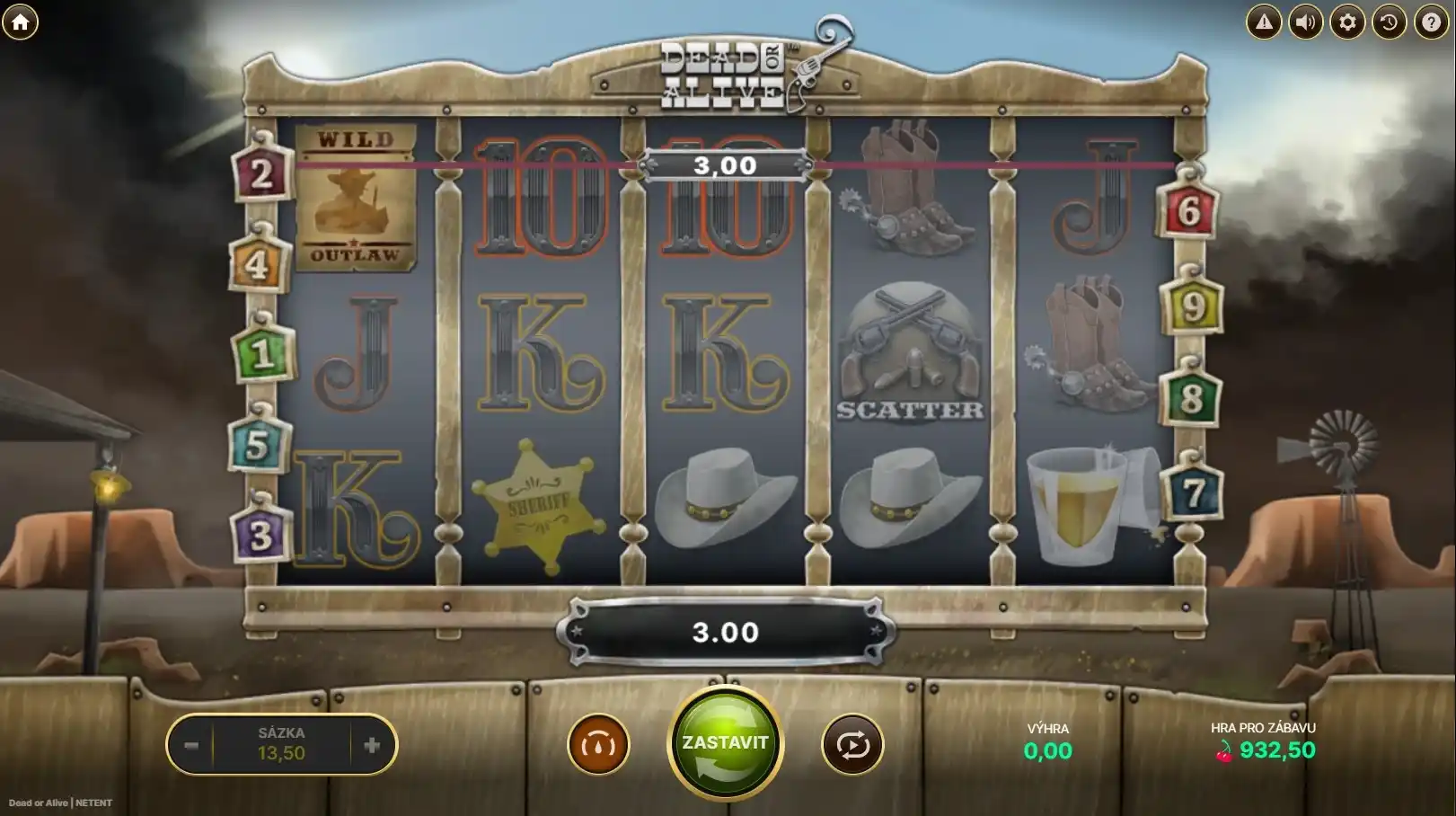Increase the bet with the plus button
Screen dimensions: 1456x816
372,745
